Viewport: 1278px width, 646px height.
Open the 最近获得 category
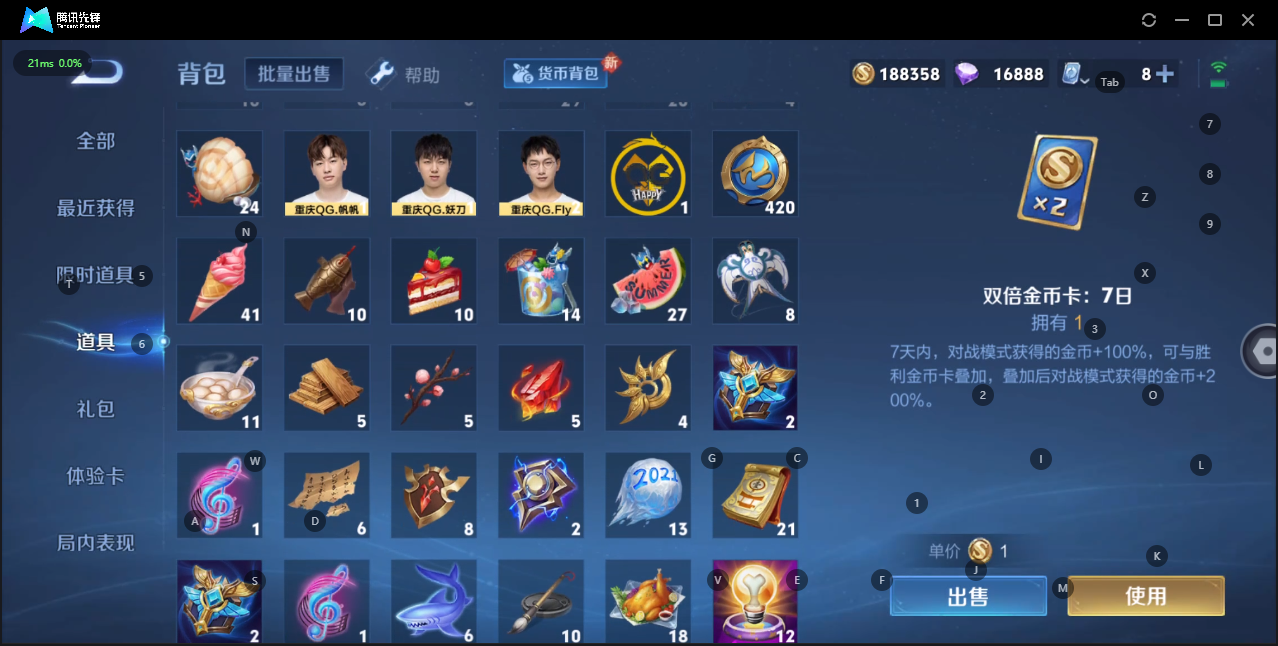point(96,208)
